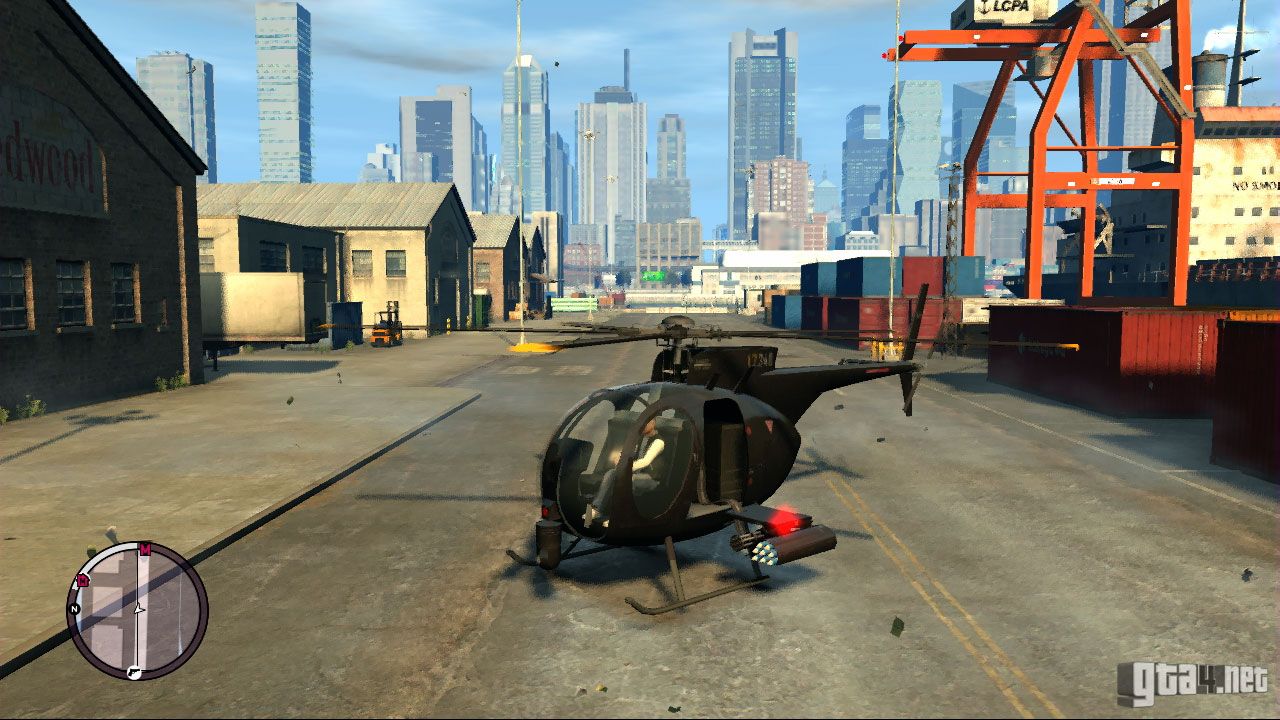This screenshot has height=720, width=1280.
Task: Select the pink M mission marker
Action: [145, 549]
